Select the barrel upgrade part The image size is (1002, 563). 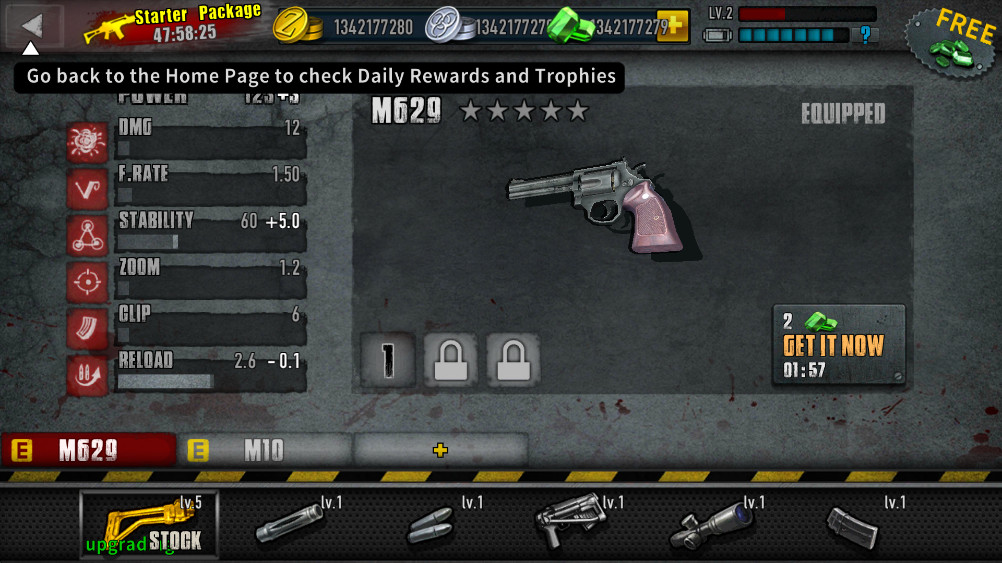pos(292,523)
